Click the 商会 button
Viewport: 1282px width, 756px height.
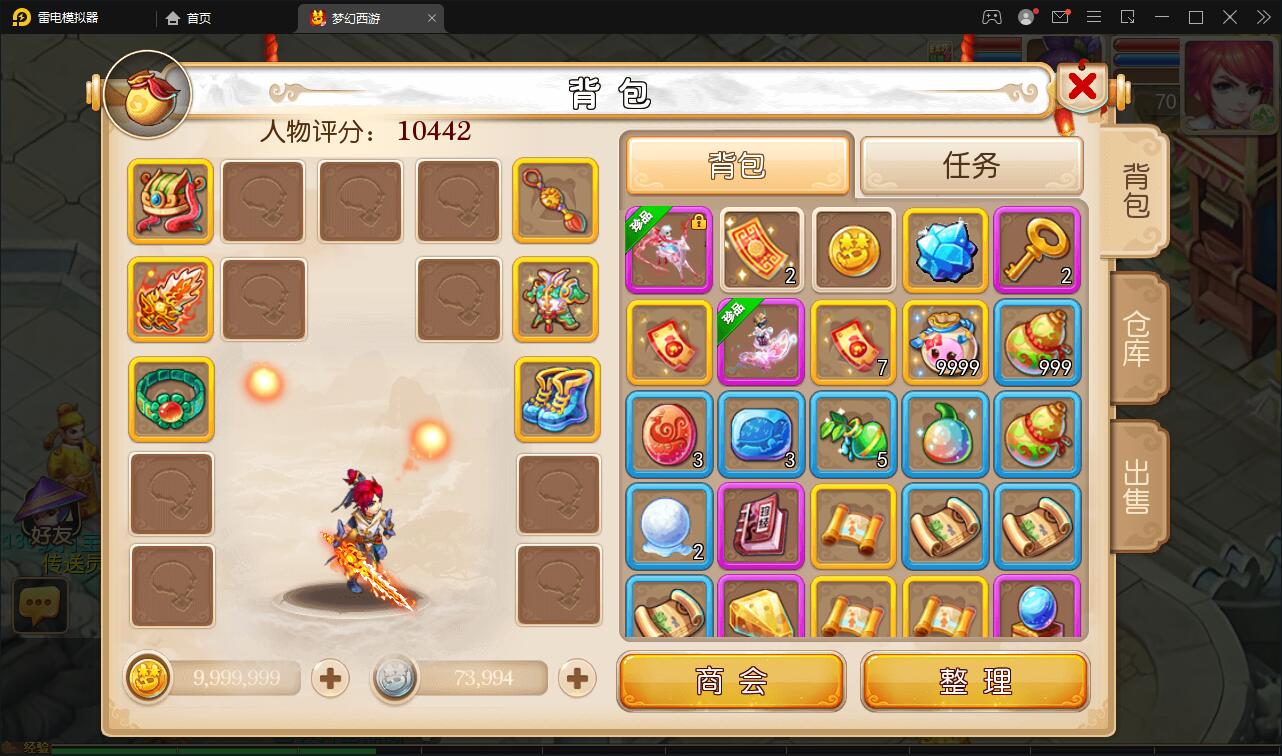coord(732,680)
